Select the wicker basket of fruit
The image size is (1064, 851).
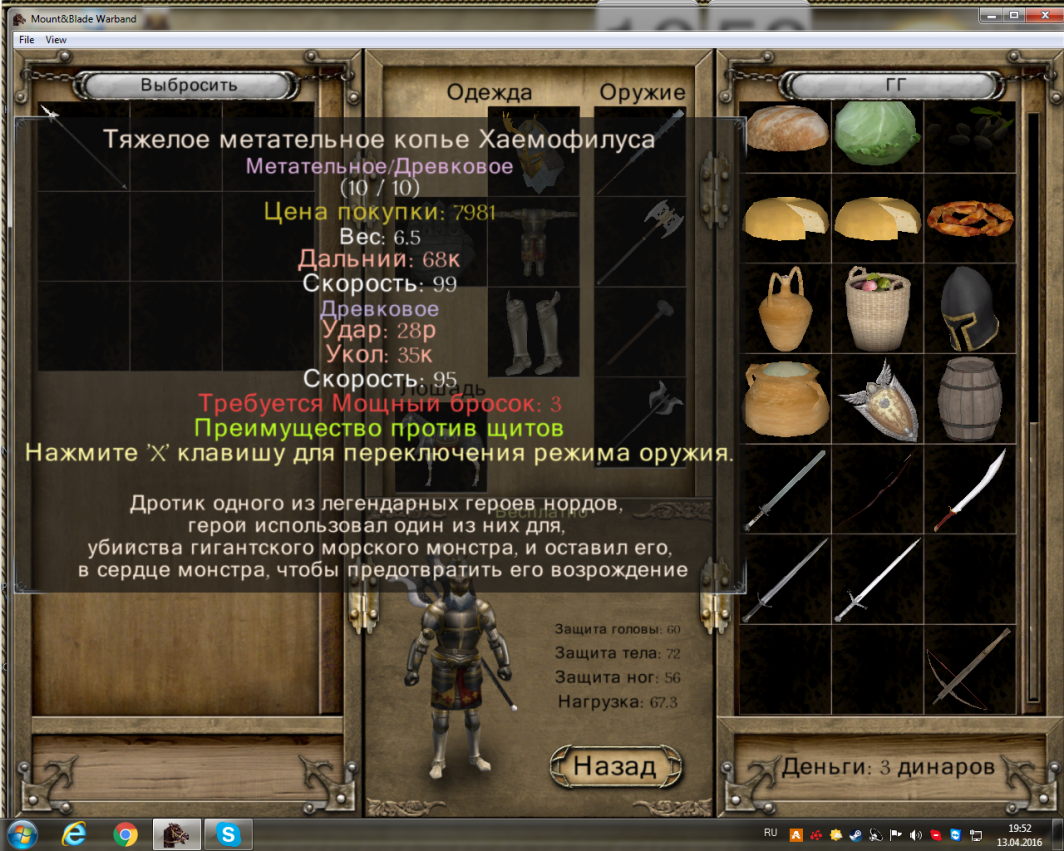pos(877,308)
